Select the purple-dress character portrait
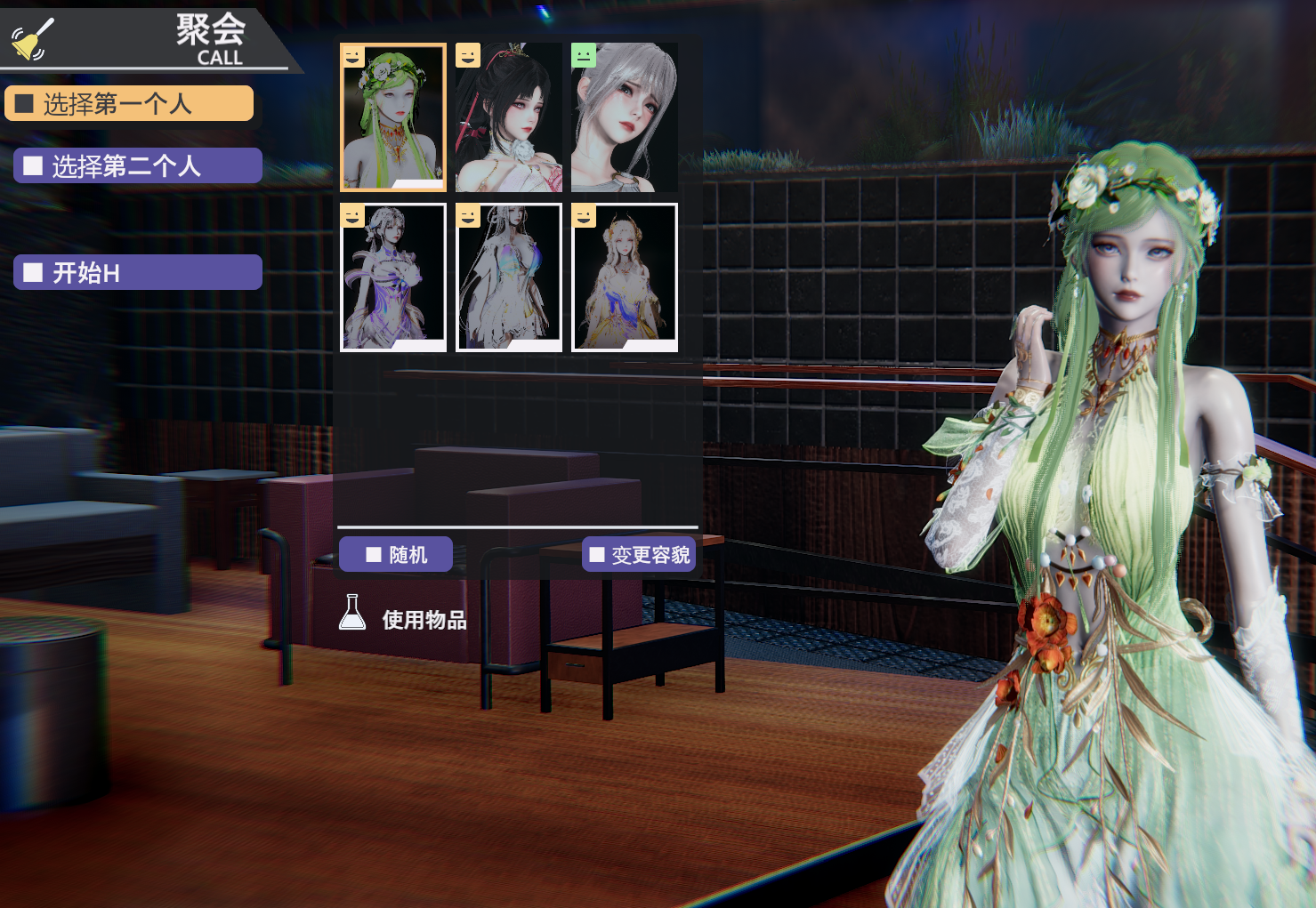The width and height of the screenshot is (1316, 908). click(x=393, y=277)
